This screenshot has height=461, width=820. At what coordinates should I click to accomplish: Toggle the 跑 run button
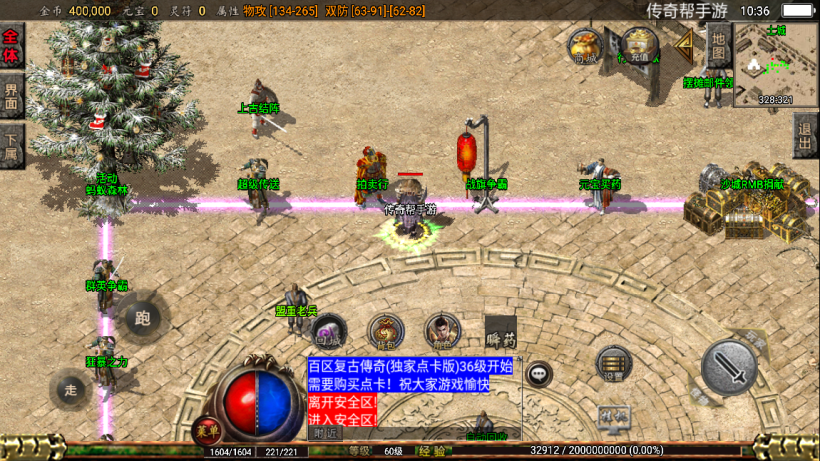(x=141, y=318)
